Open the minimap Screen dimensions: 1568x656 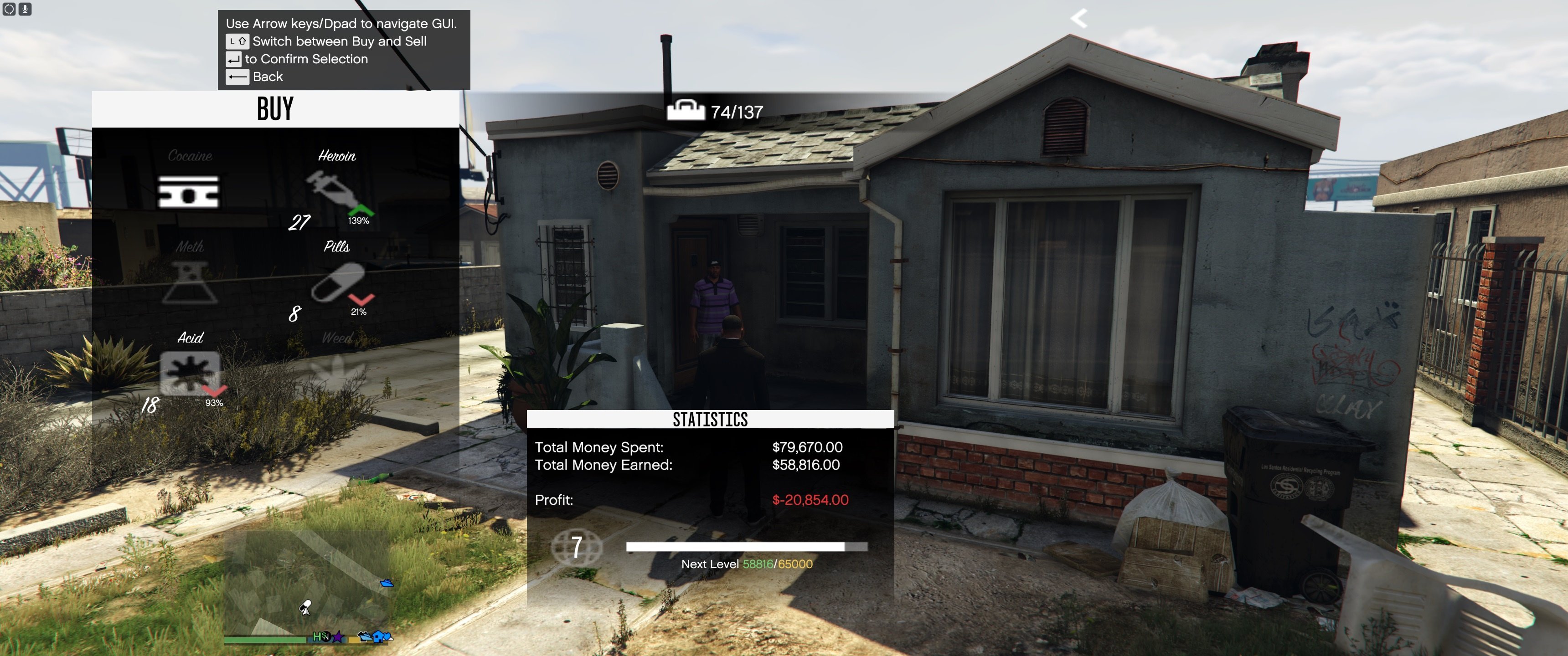(307, 581)
